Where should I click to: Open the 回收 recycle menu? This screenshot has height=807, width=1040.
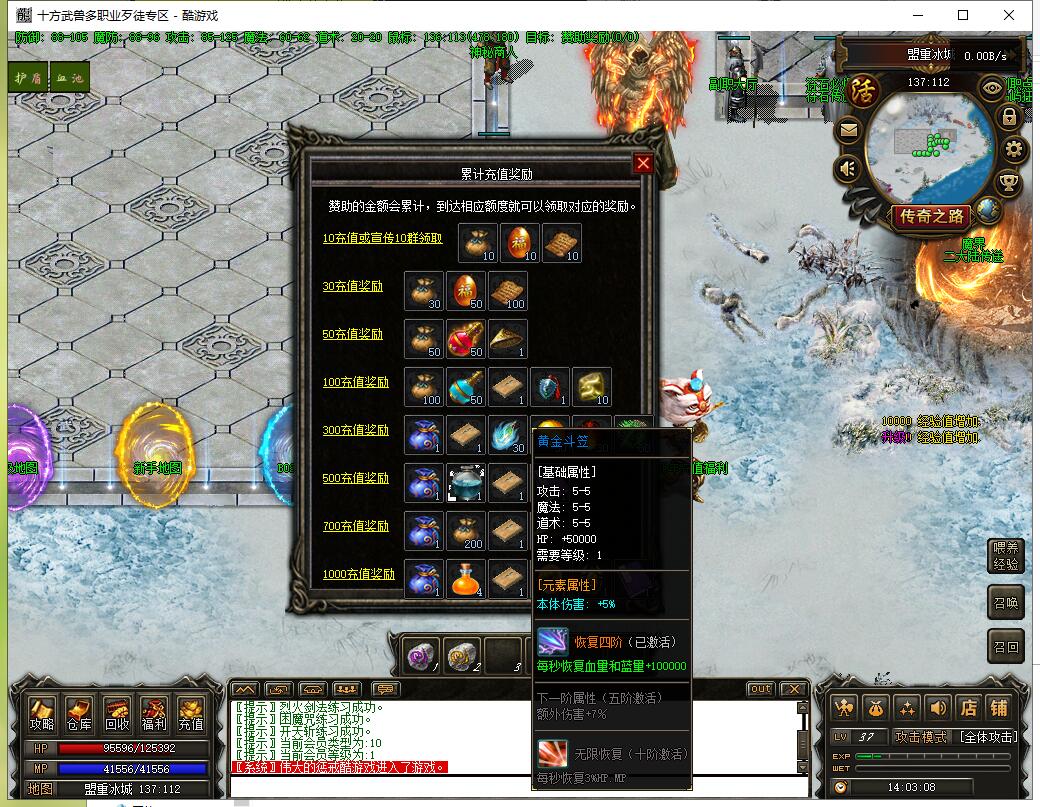116,714
